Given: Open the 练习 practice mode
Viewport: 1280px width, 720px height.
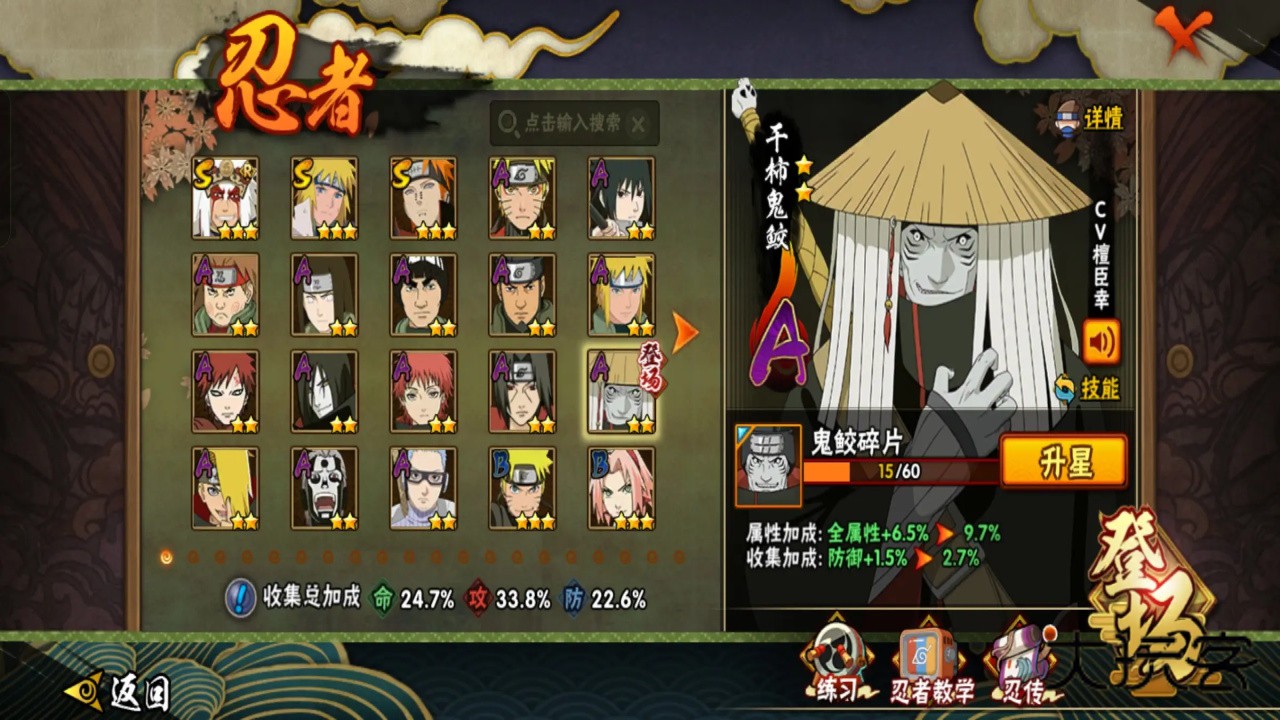Looking at the screenshot, I should tap(837, 664).
